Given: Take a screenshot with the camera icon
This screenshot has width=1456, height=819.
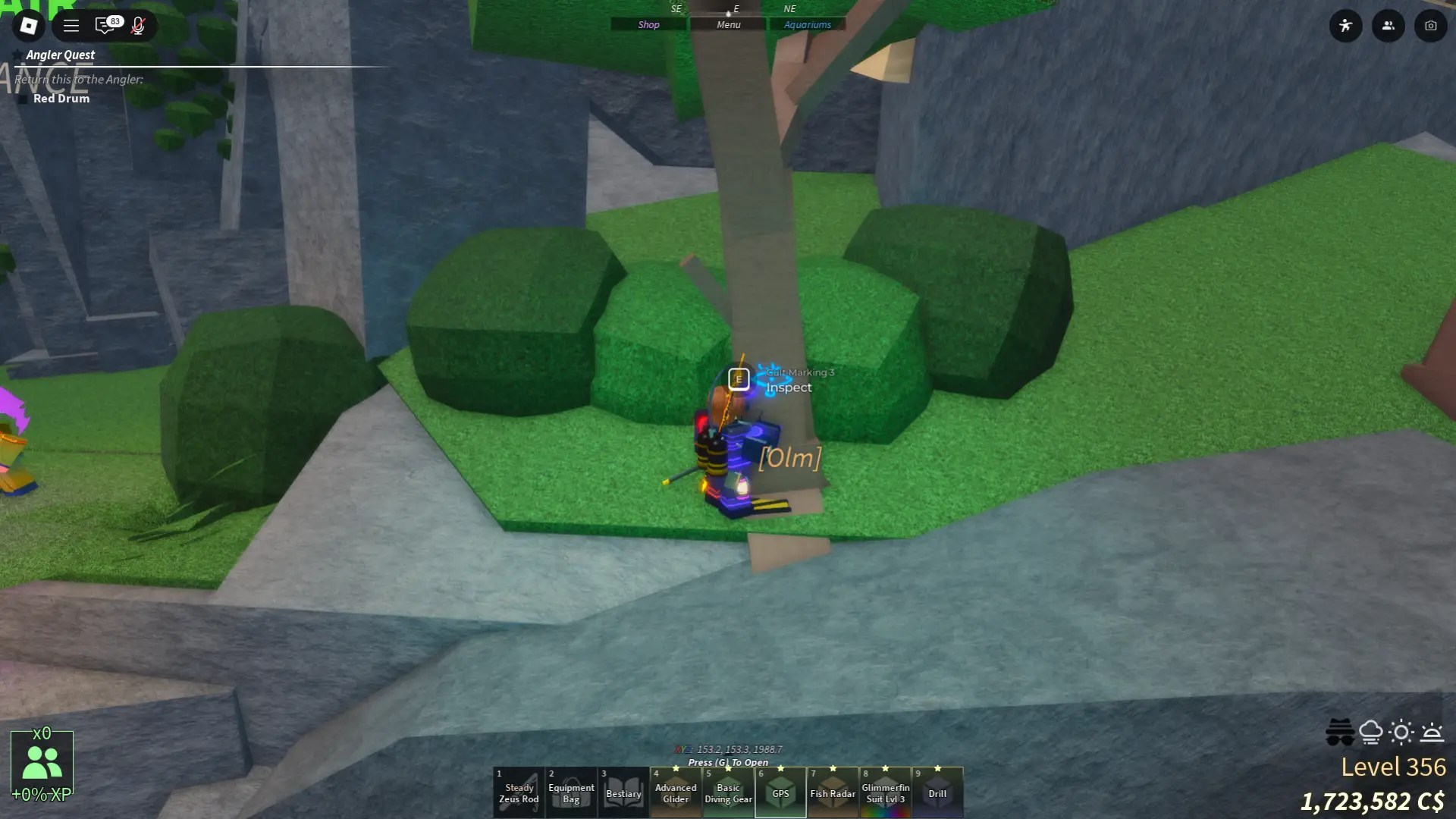Looking at the screenshot, I should pos(1430,25).
